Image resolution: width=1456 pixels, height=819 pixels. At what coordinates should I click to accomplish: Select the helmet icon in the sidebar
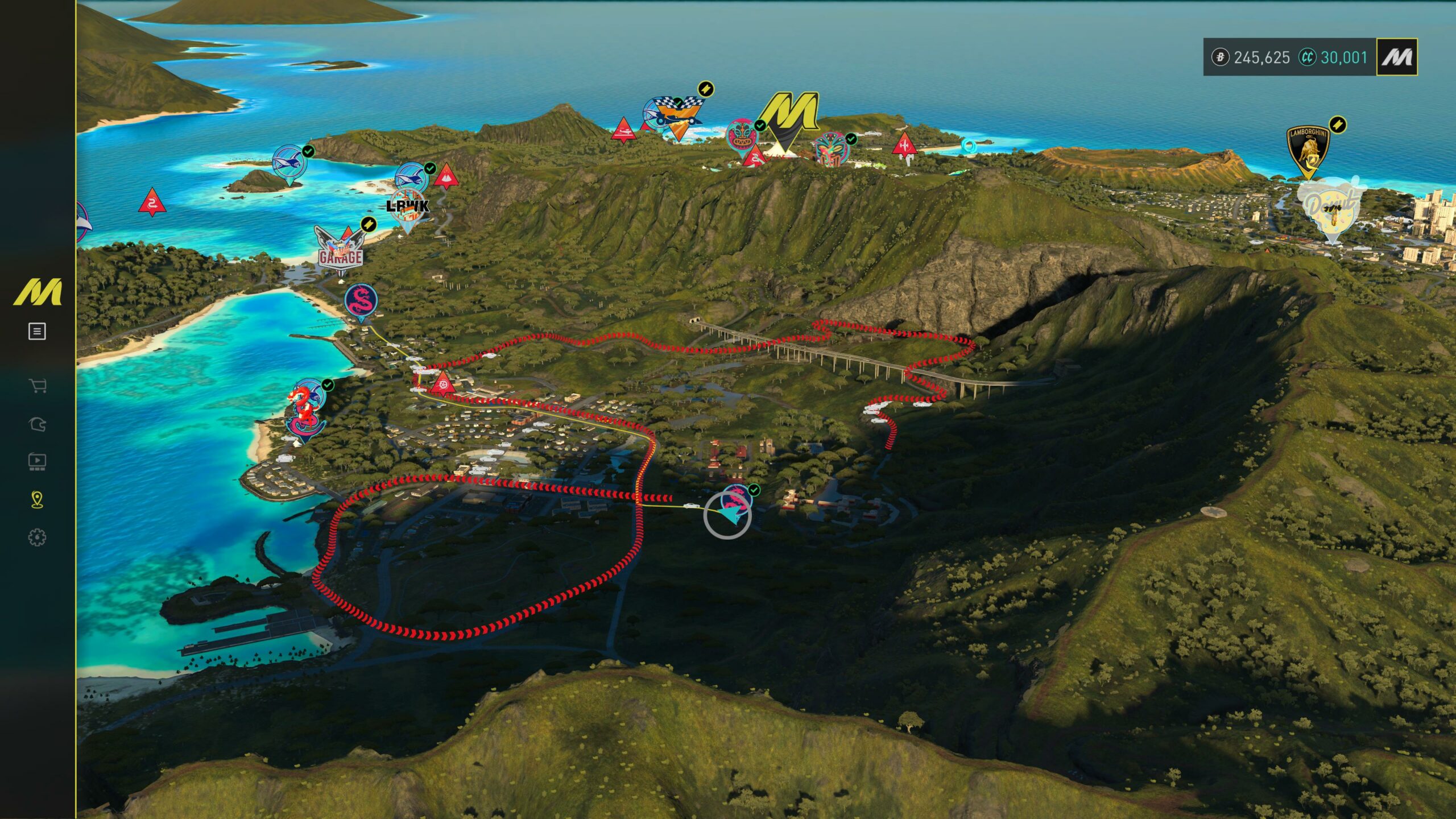tap(37, 424)
